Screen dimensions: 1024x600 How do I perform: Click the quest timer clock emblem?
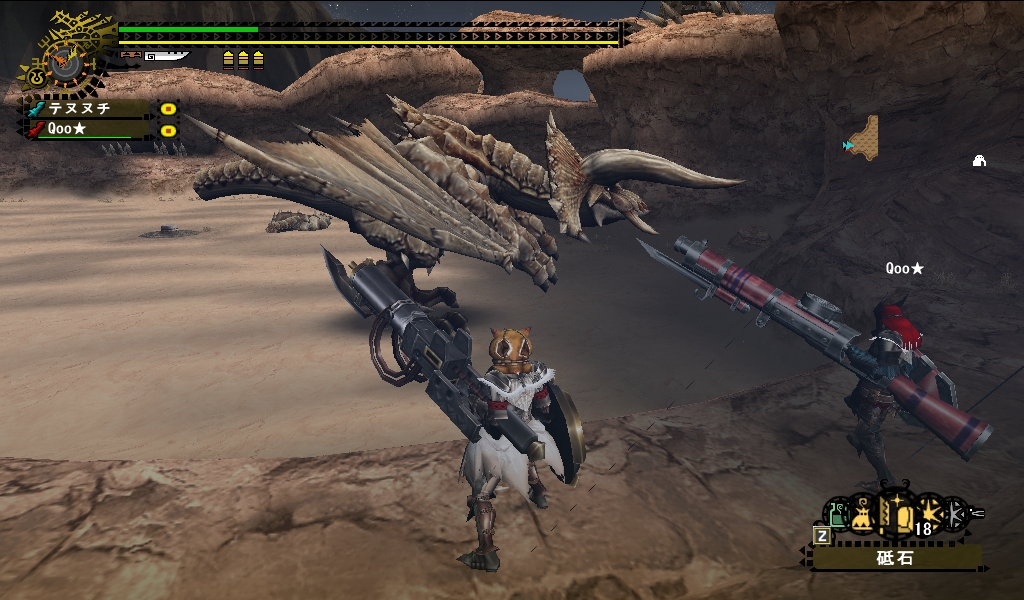click(64, 60)
